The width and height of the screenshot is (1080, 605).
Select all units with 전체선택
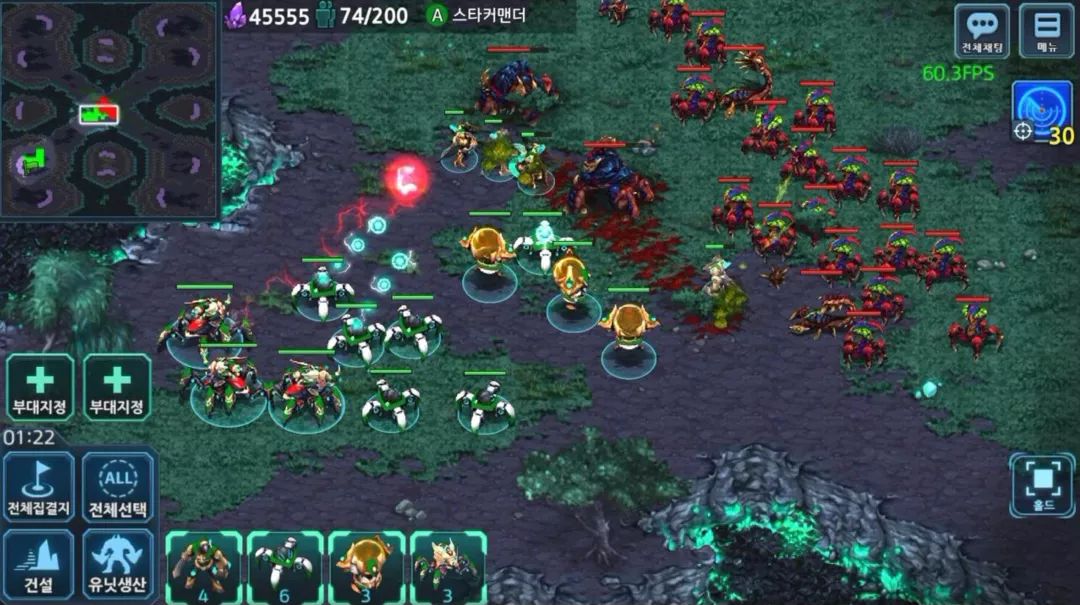(118, 487)
